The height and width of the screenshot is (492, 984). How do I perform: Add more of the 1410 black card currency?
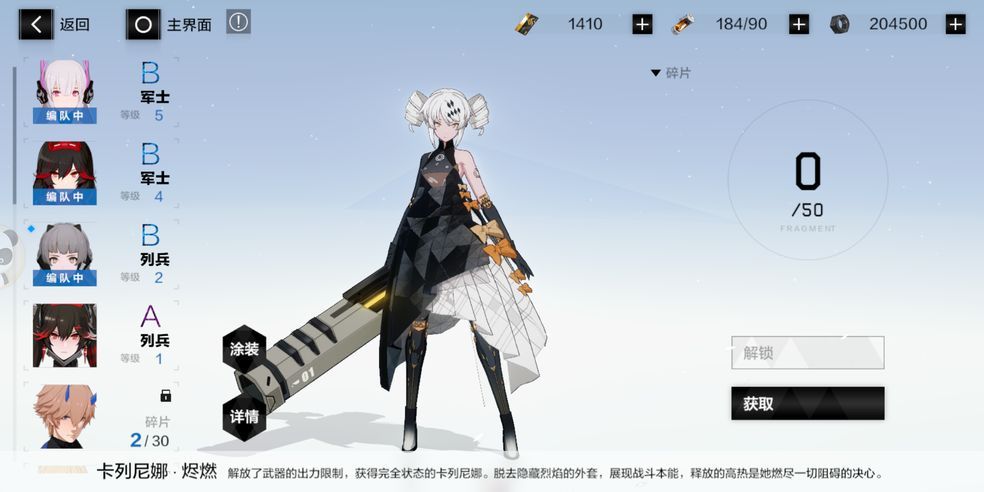[642, 24]
